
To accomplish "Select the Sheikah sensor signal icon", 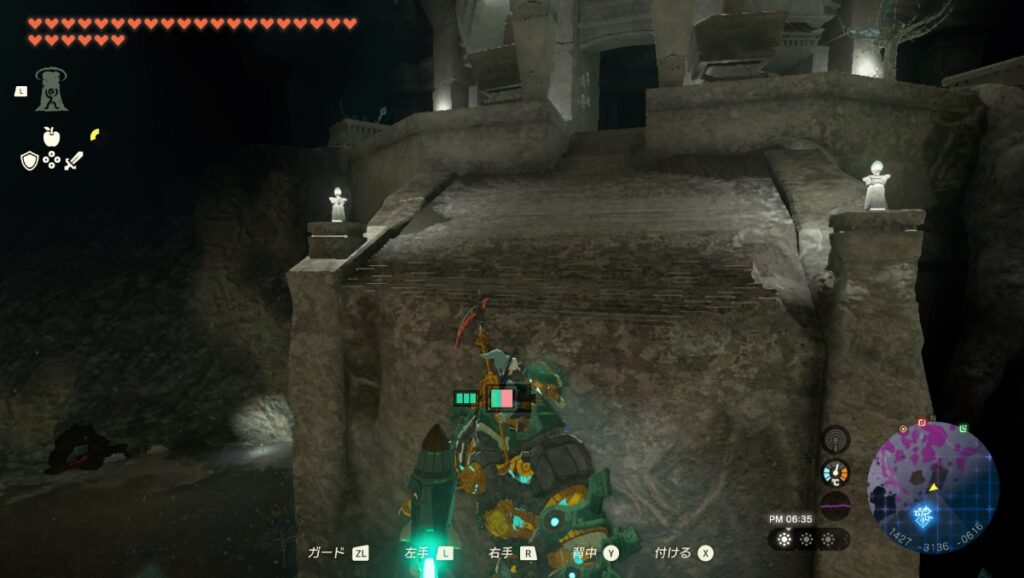I will (x=835, y=439).
